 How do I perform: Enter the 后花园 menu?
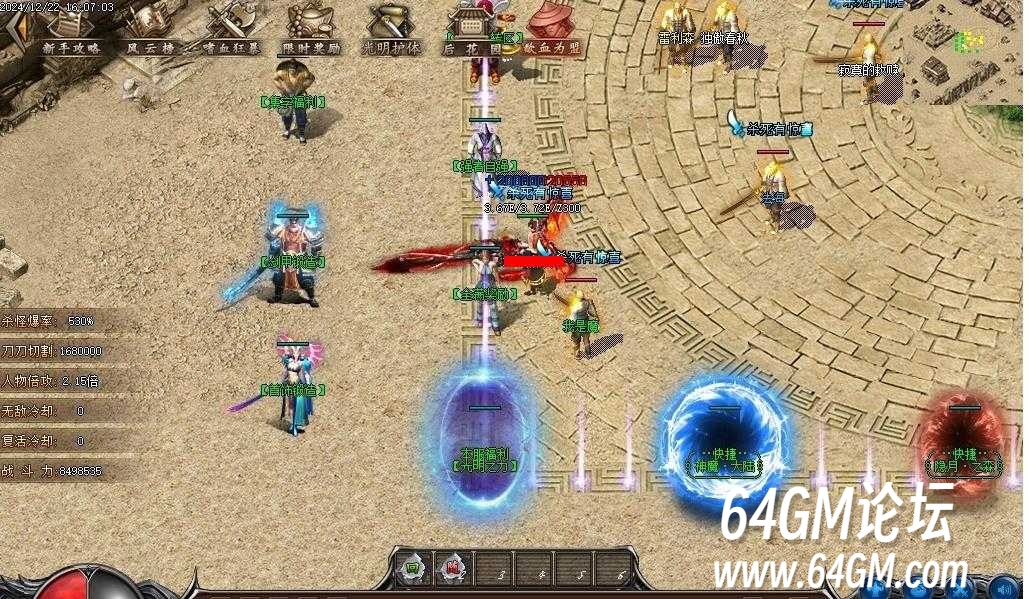473,30
